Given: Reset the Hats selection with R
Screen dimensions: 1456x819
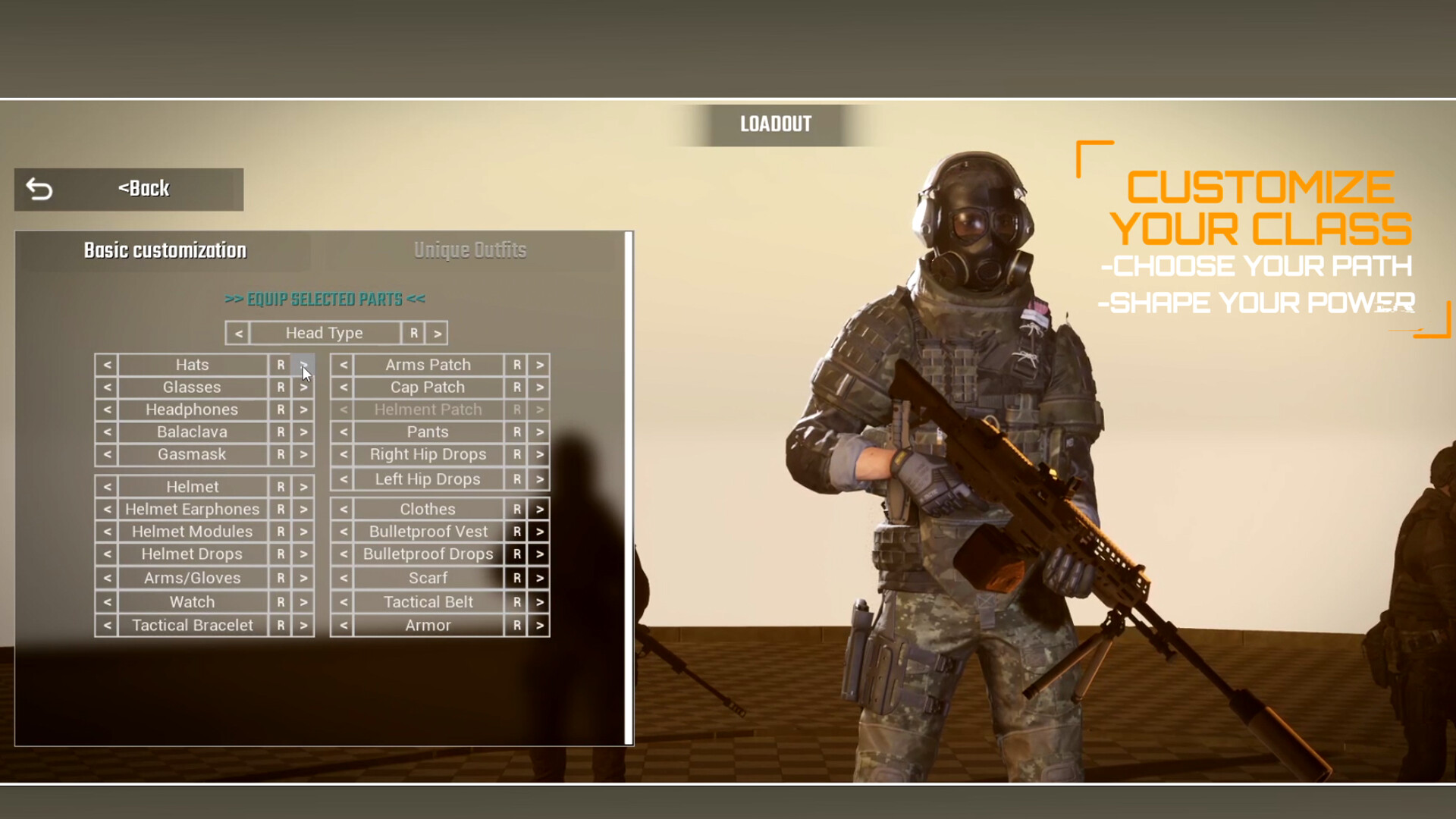Looking at the screenshot, I should point(281,365).
